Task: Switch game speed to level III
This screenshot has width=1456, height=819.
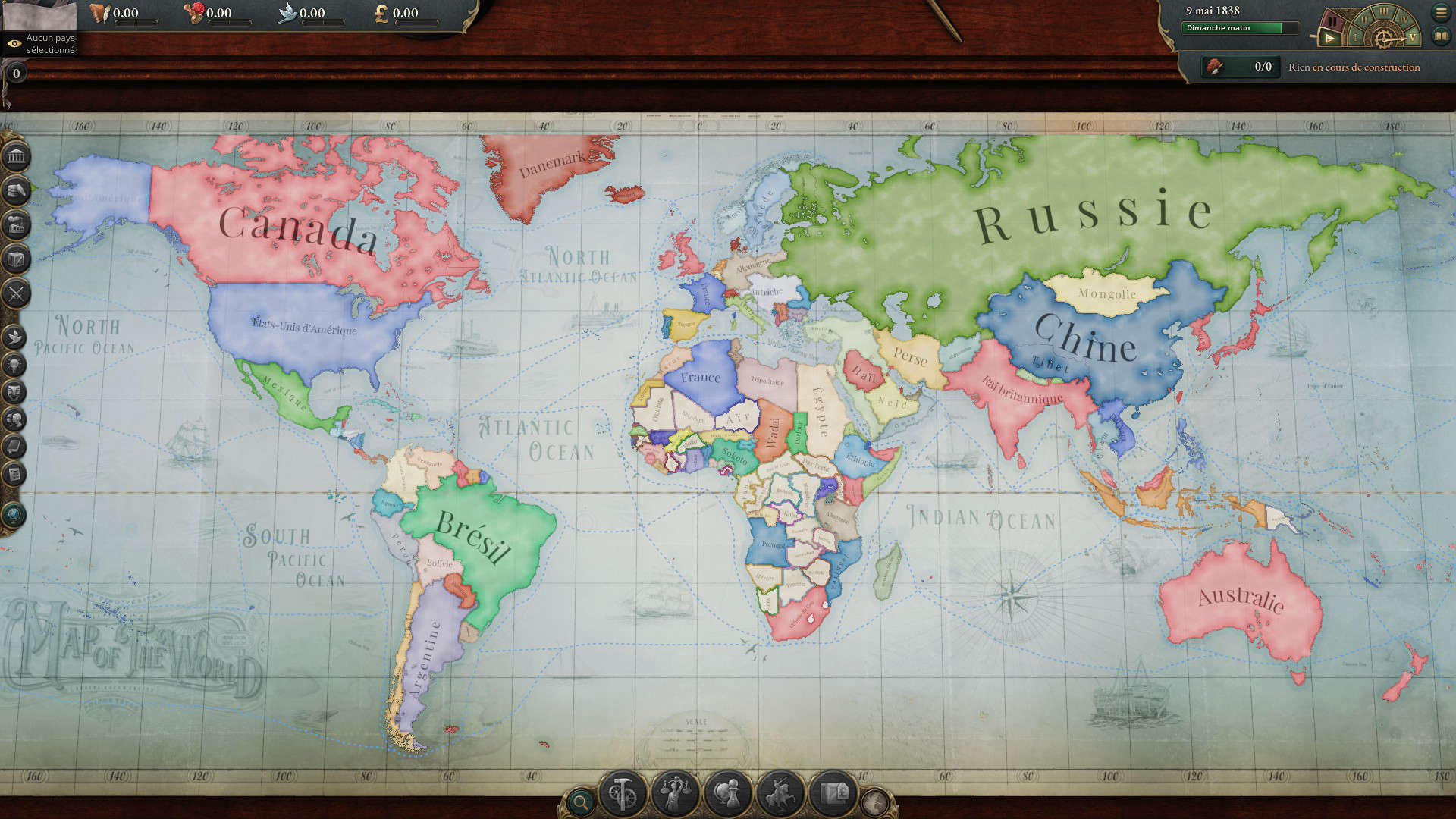Action: click(1384, 11)
